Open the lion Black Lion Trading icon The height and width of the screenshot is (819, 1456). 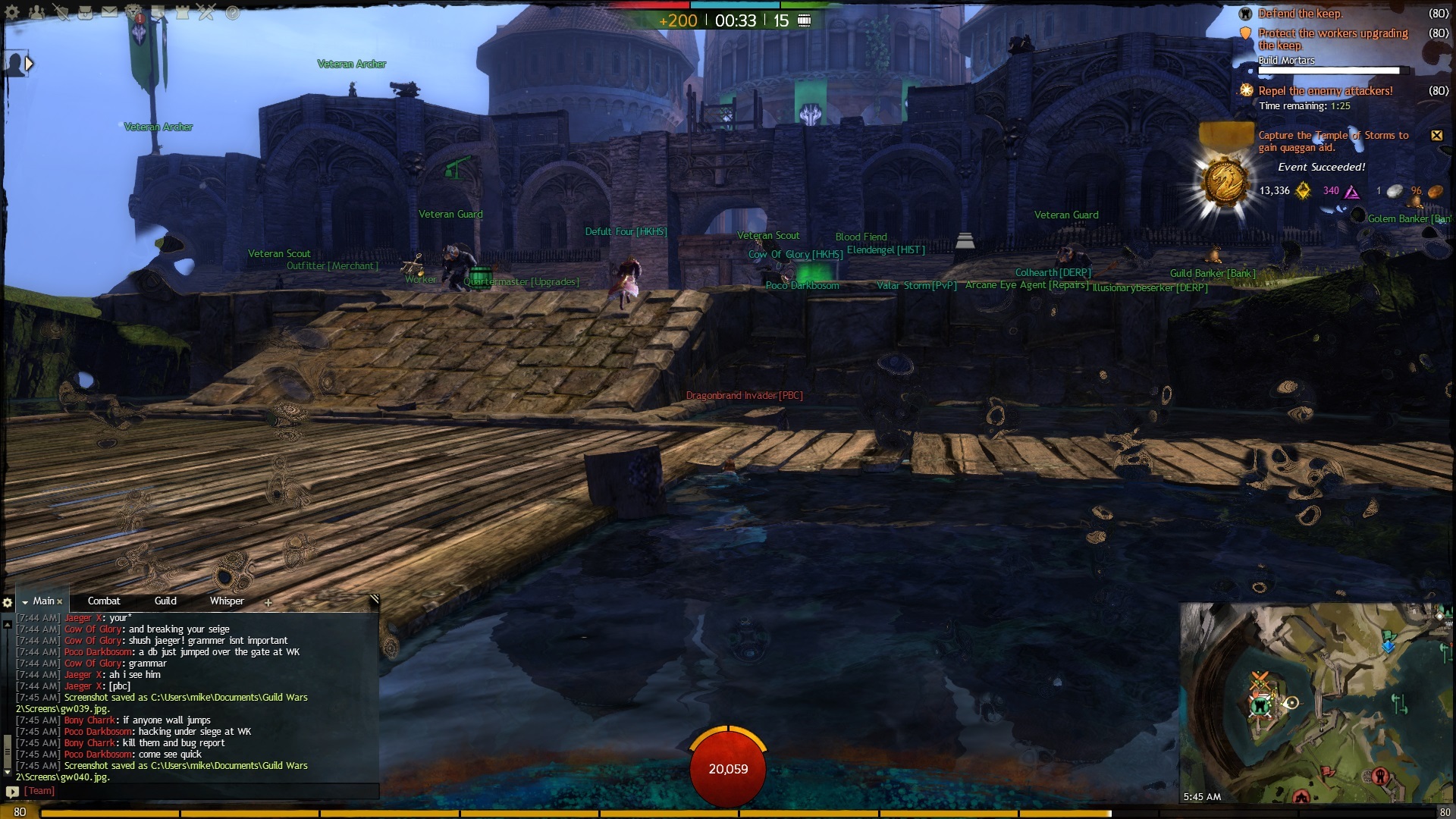(133, 12)
